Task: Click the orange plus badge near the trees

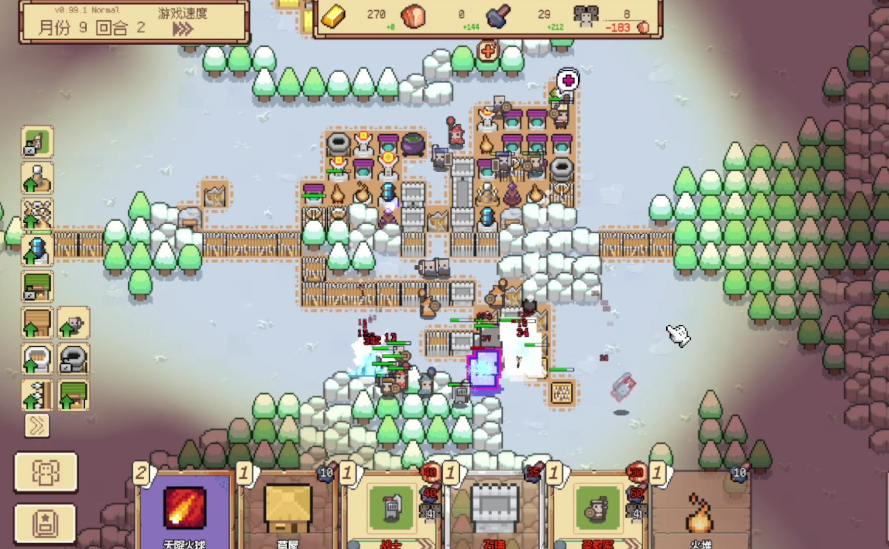Action: click(488, 50)
